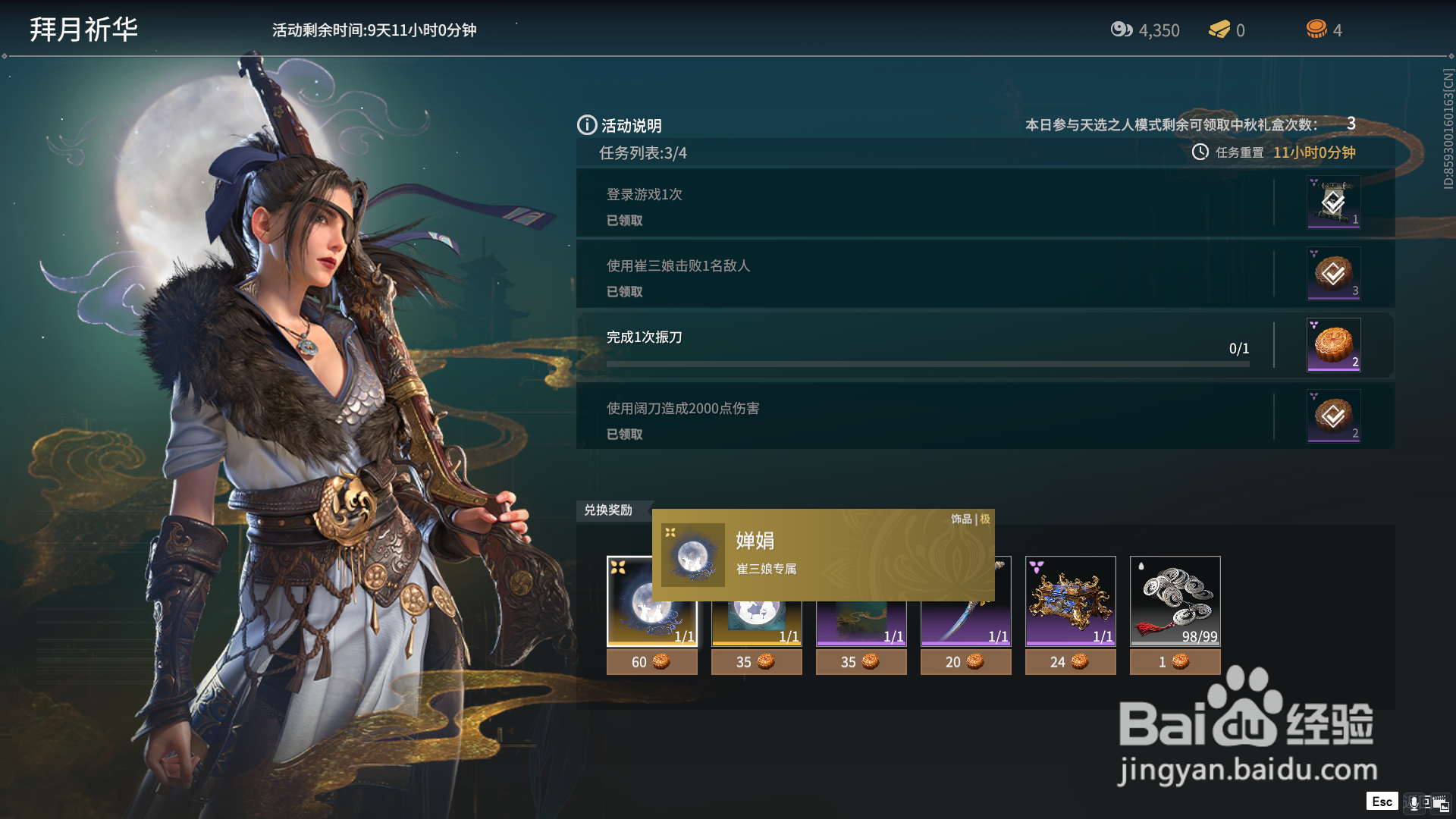Screen dimensions: 1456x819
Task: Select the 拜月祈华 title tab
Action: (83, 30)
